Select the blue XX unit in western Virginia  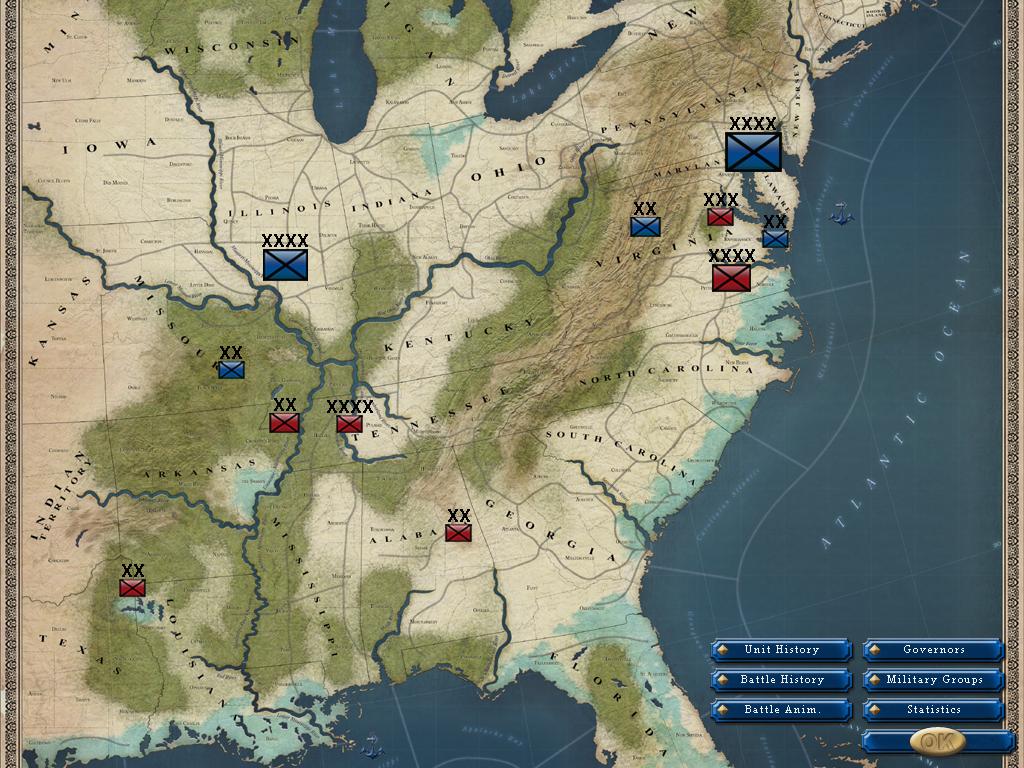click(x=645, y=226)
